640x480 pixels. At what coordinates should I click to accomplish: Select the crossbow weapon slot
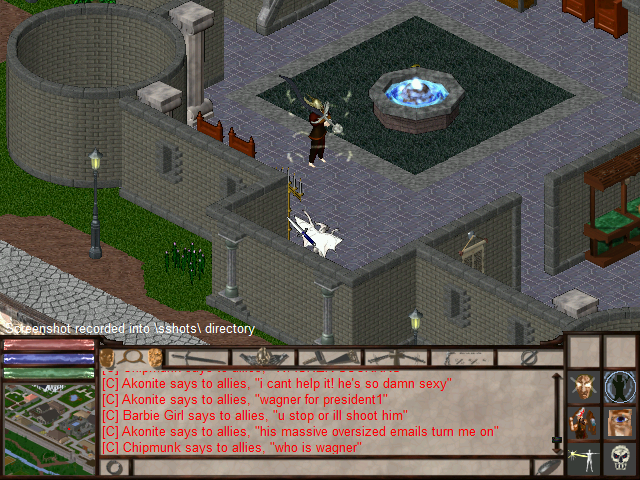tap(397, 357)
